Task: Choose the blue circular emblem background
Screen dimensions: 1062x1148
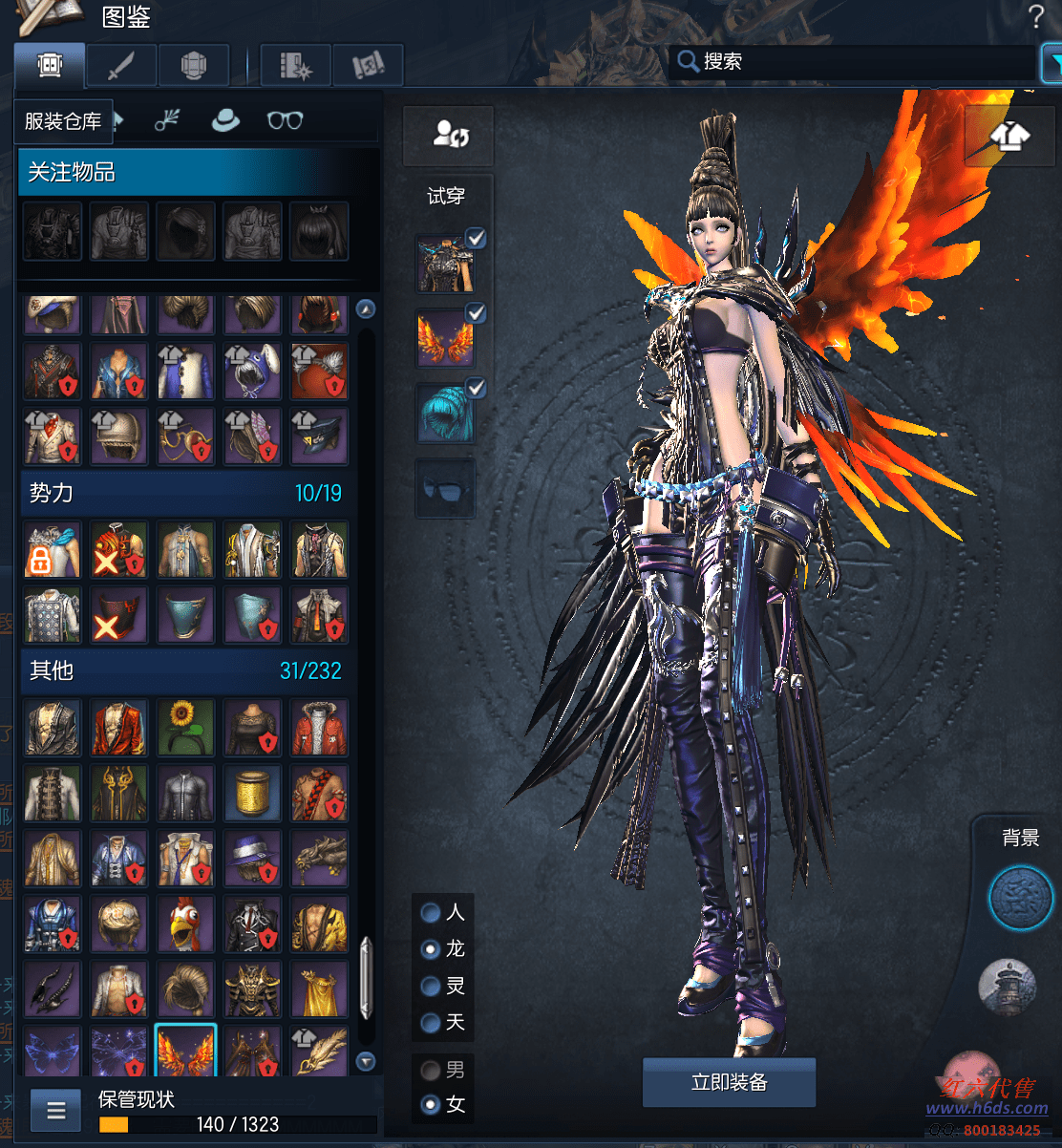Action: point(1020,898)
